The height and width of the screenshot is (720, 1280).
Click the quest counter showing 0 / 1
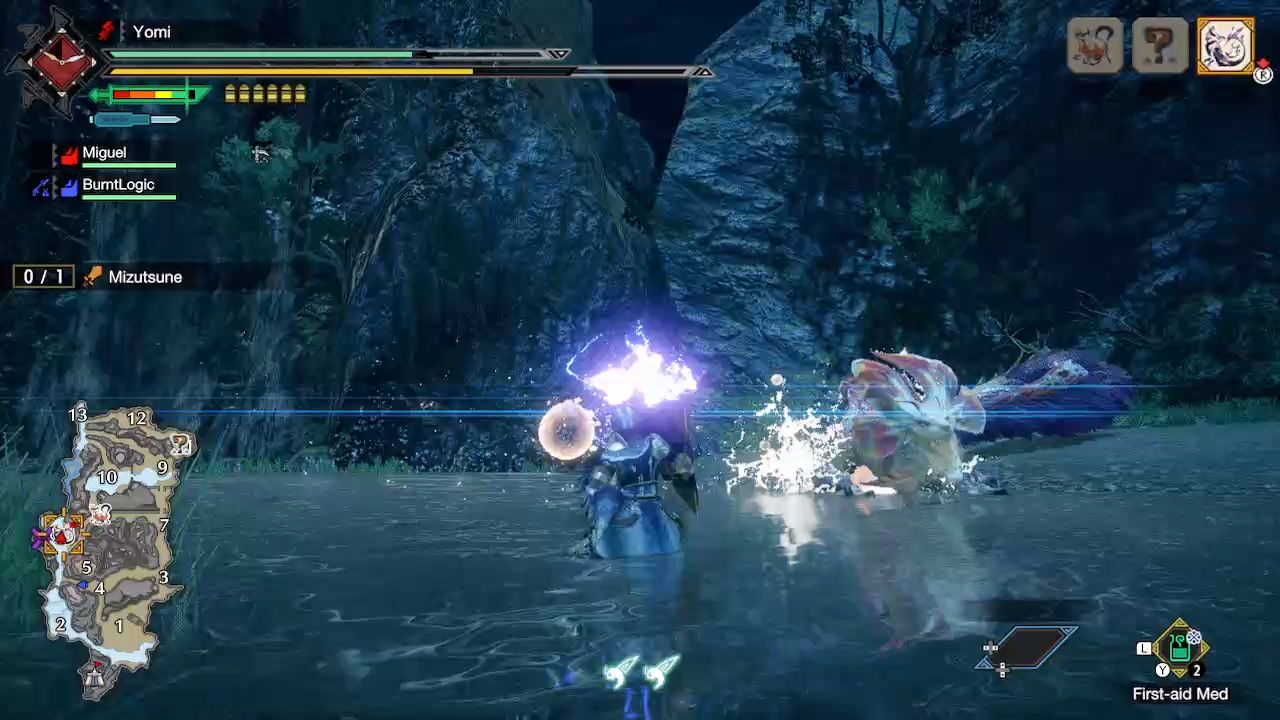pyautogui.click(x=42, y=276)
